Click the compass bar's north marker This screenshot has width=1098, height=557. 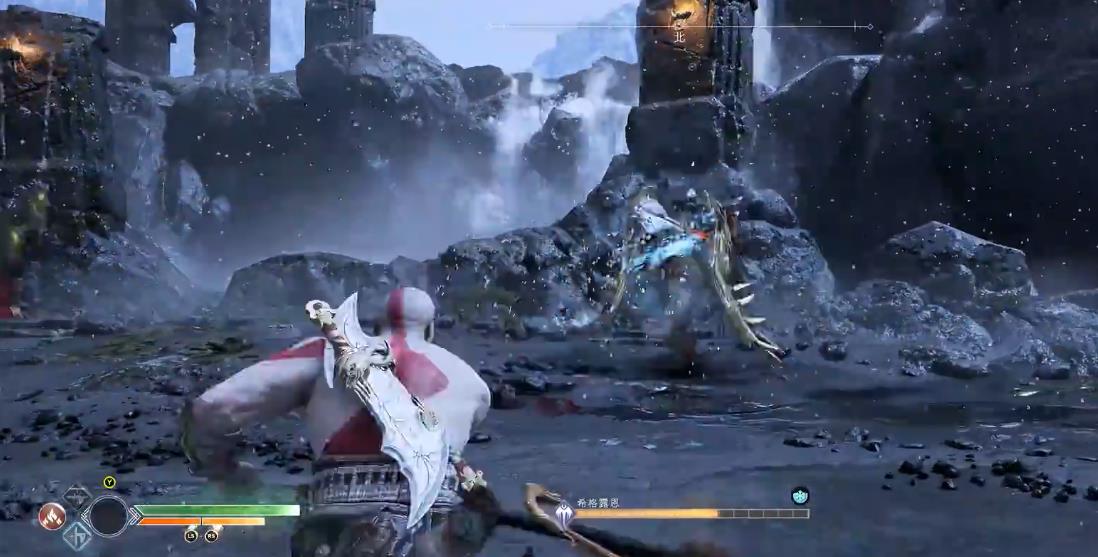(679, 37)
